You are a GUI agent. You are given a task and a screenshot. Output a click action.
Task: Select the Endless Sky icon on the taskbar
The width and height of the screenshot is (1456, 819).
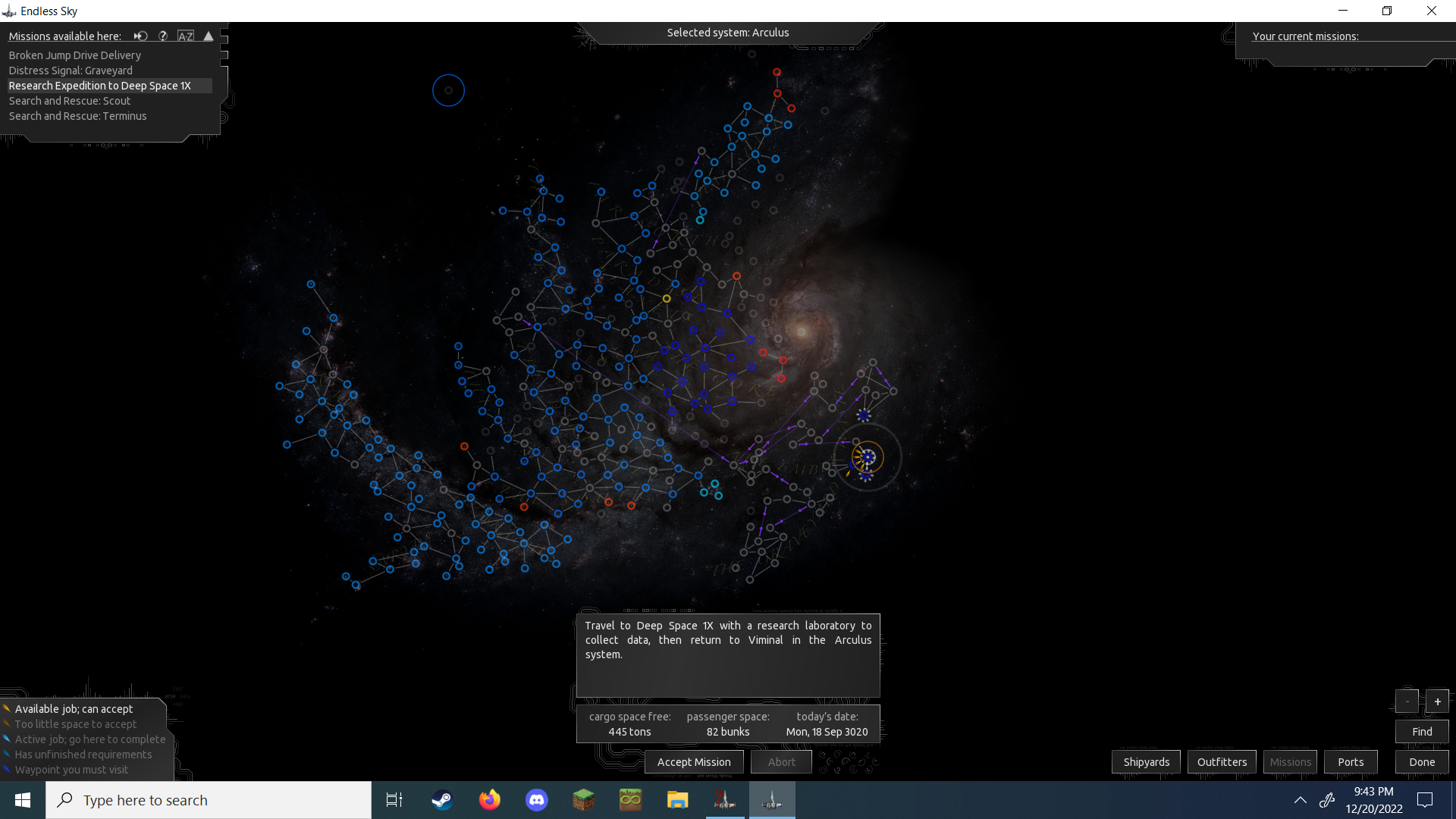(772, 800)
